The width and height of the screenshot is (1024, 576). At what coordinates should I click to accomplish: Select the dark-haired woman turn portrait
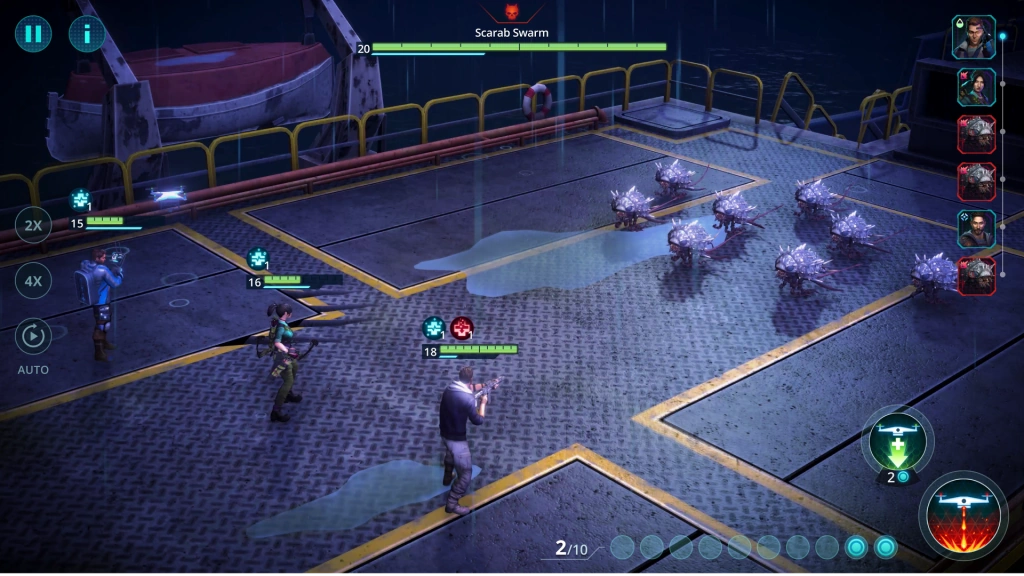976,87
